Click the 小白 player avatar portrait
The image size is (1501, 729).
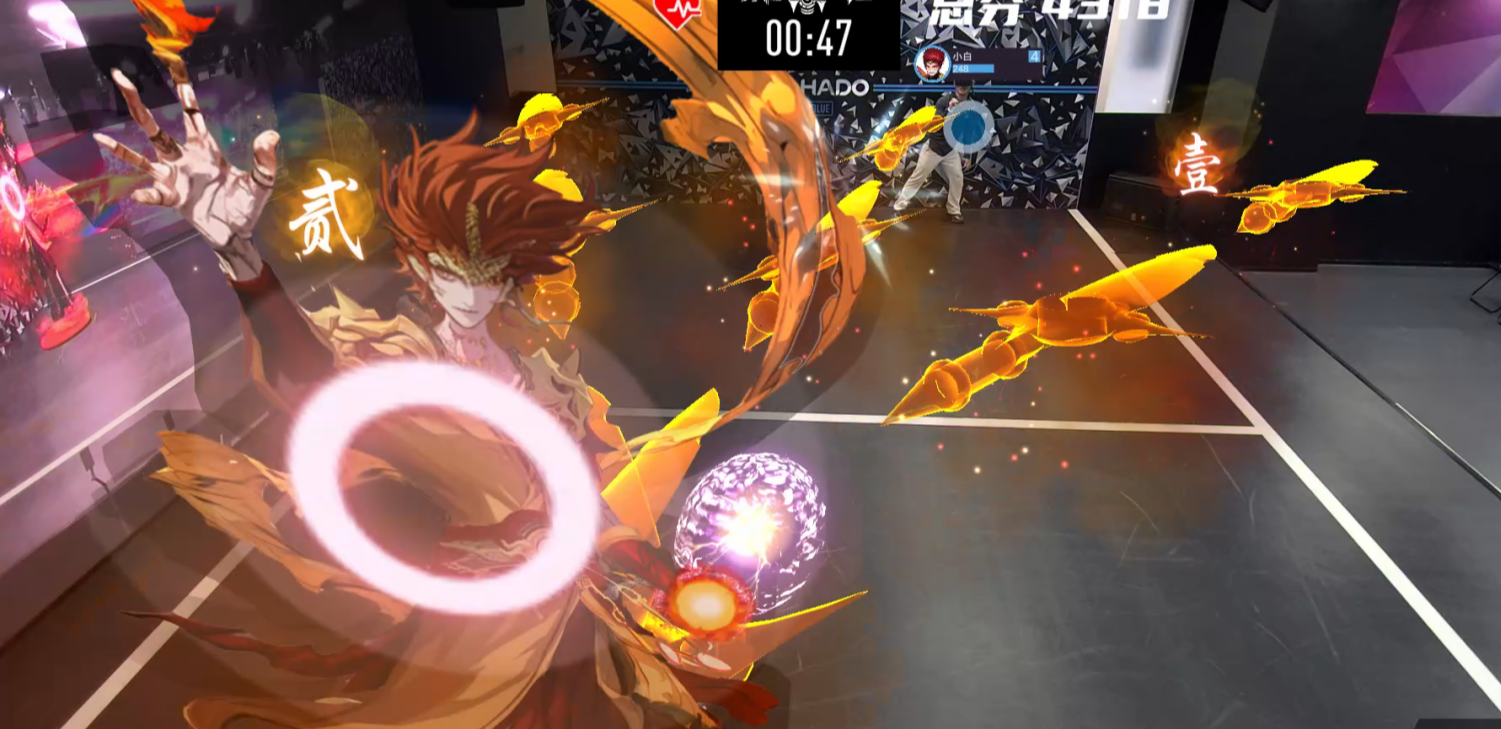tap(932, 63)
